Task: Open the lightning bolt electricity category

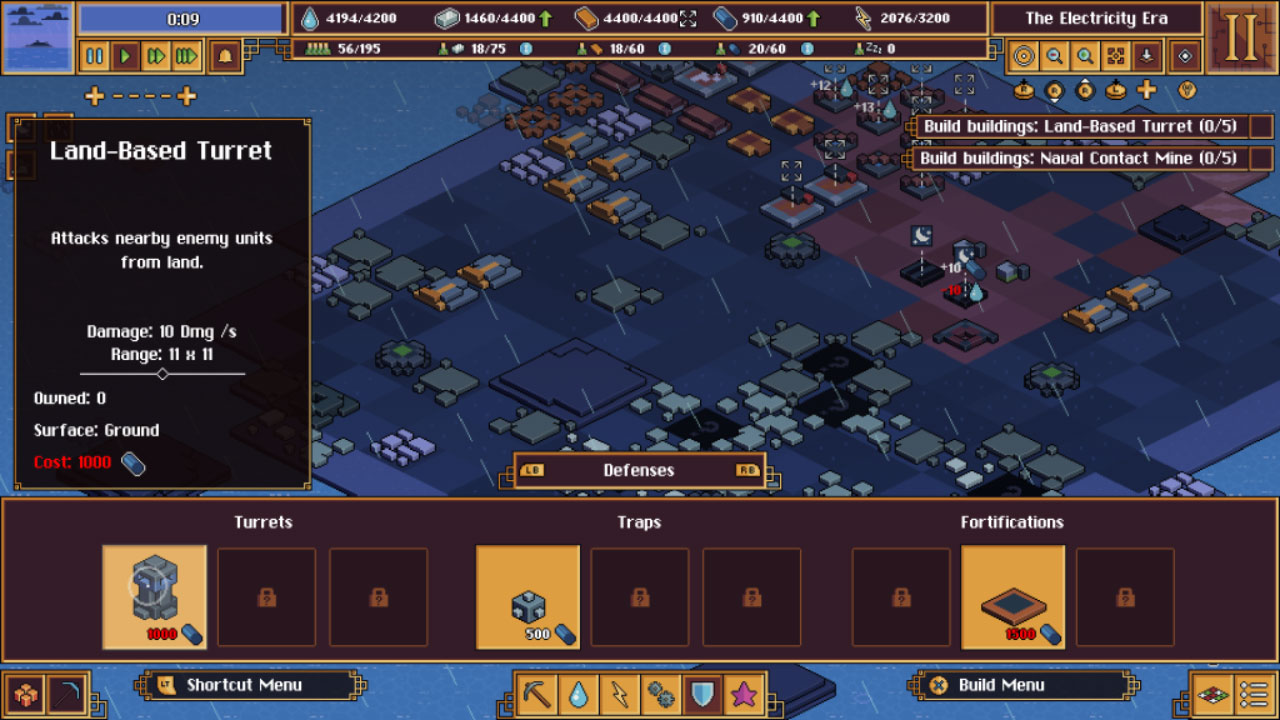Action: point(620,693)
